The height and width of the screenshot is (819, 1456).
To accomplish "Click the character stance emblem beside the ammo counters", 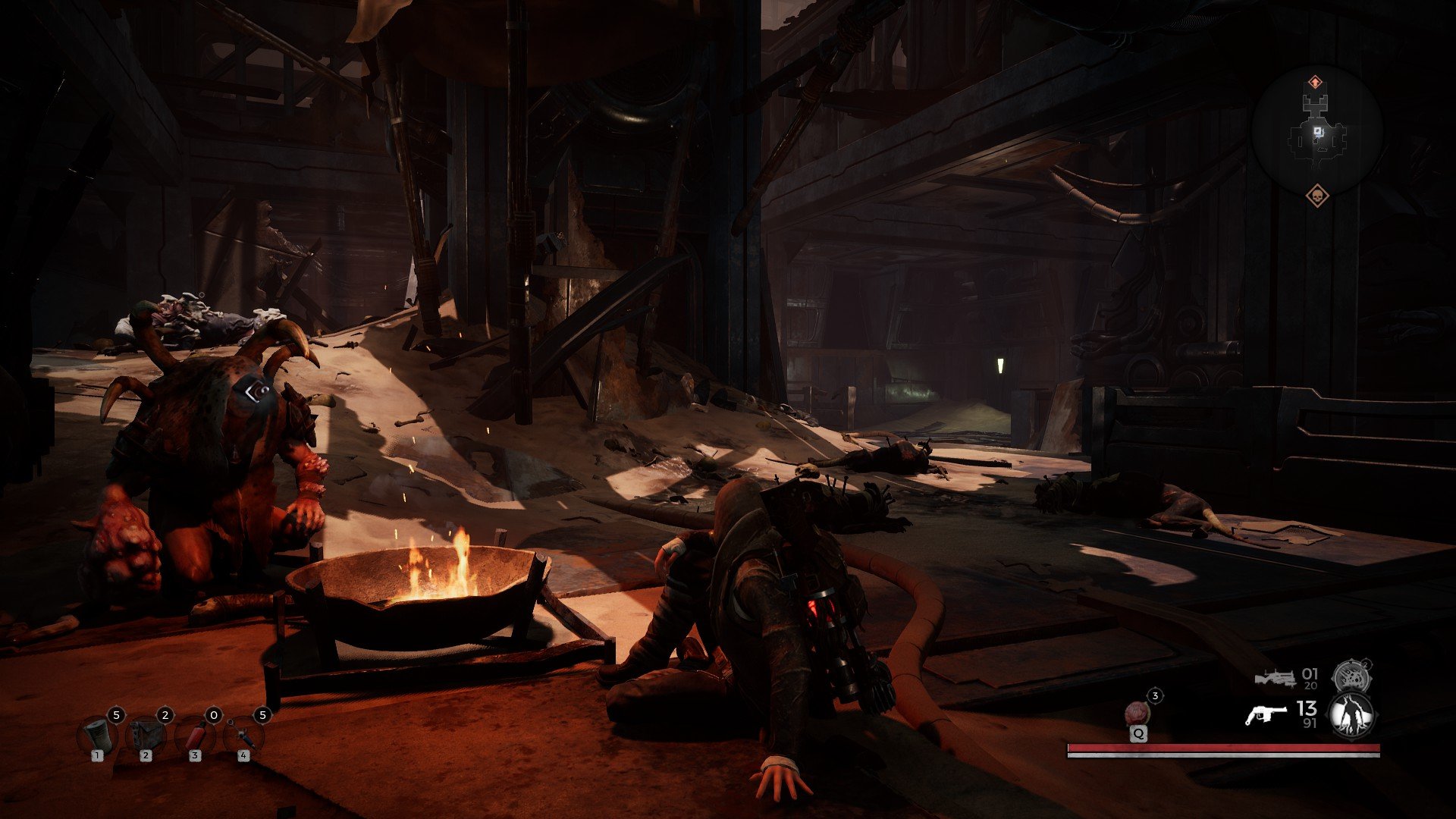I will click(x=1351, y=714).
